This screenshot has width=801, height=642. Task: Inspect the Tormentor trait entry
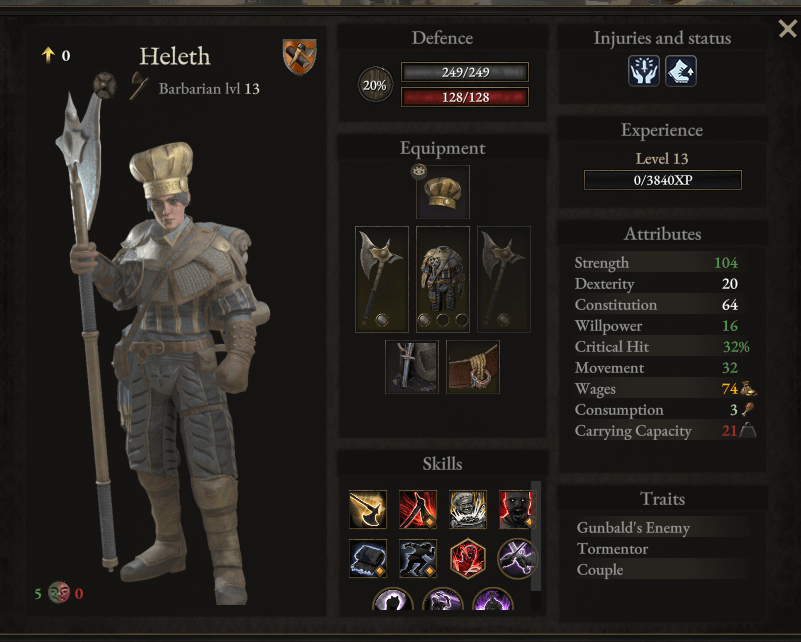612,548
